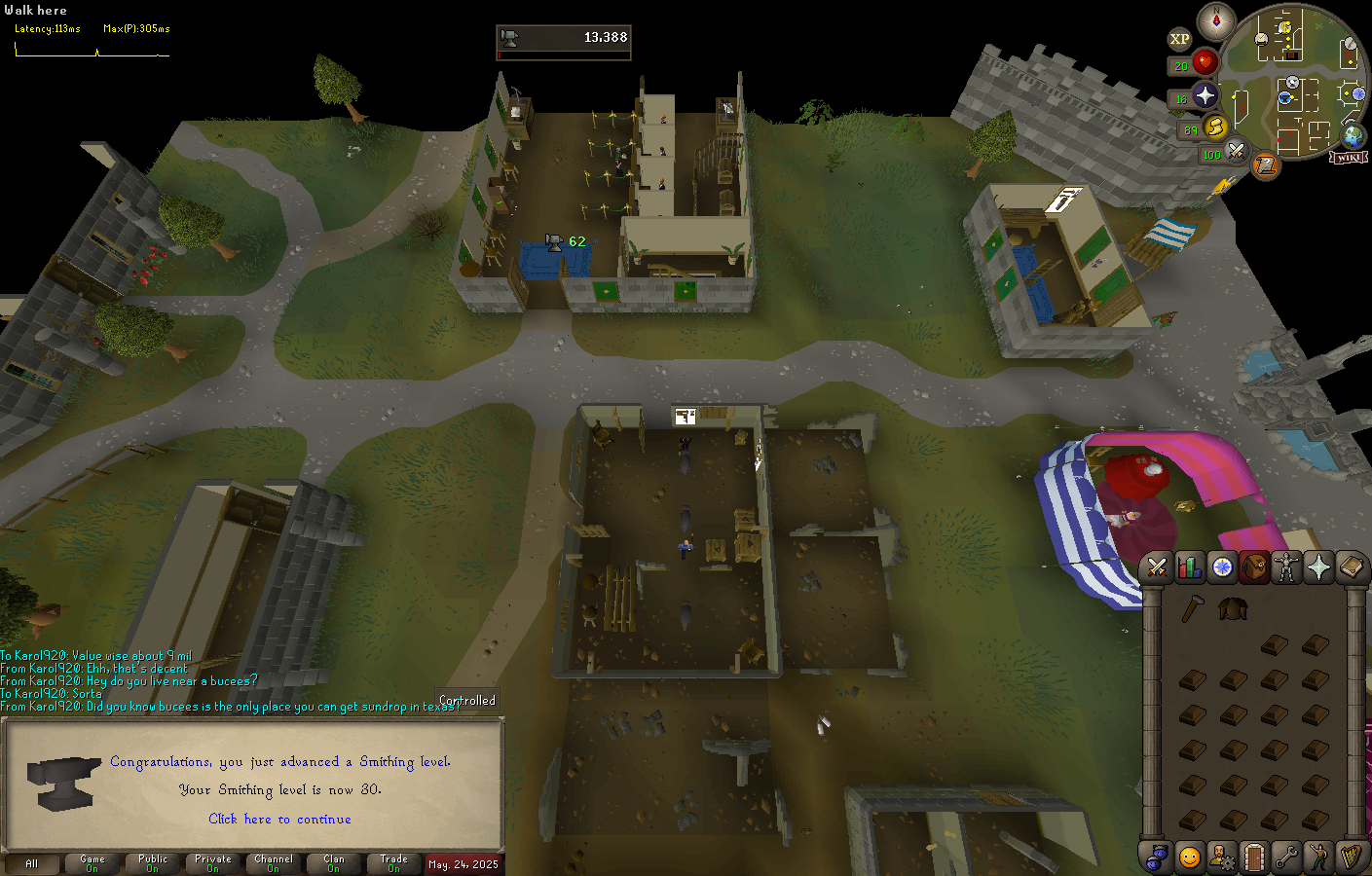Open the world map globe
Image resolution: width=1372 pixels, height=876 pixels.
coord(1353,135)
